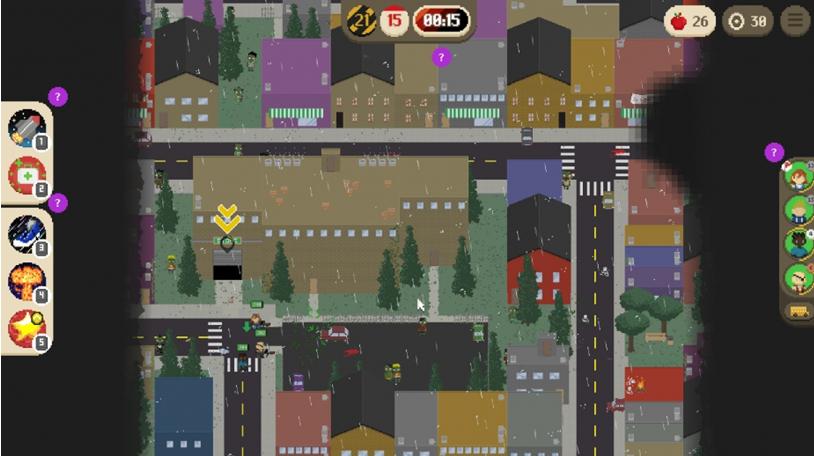Show the help hint above the sneaker ability
The width and height of the screenshot is (814, 456).
(58, 203)
